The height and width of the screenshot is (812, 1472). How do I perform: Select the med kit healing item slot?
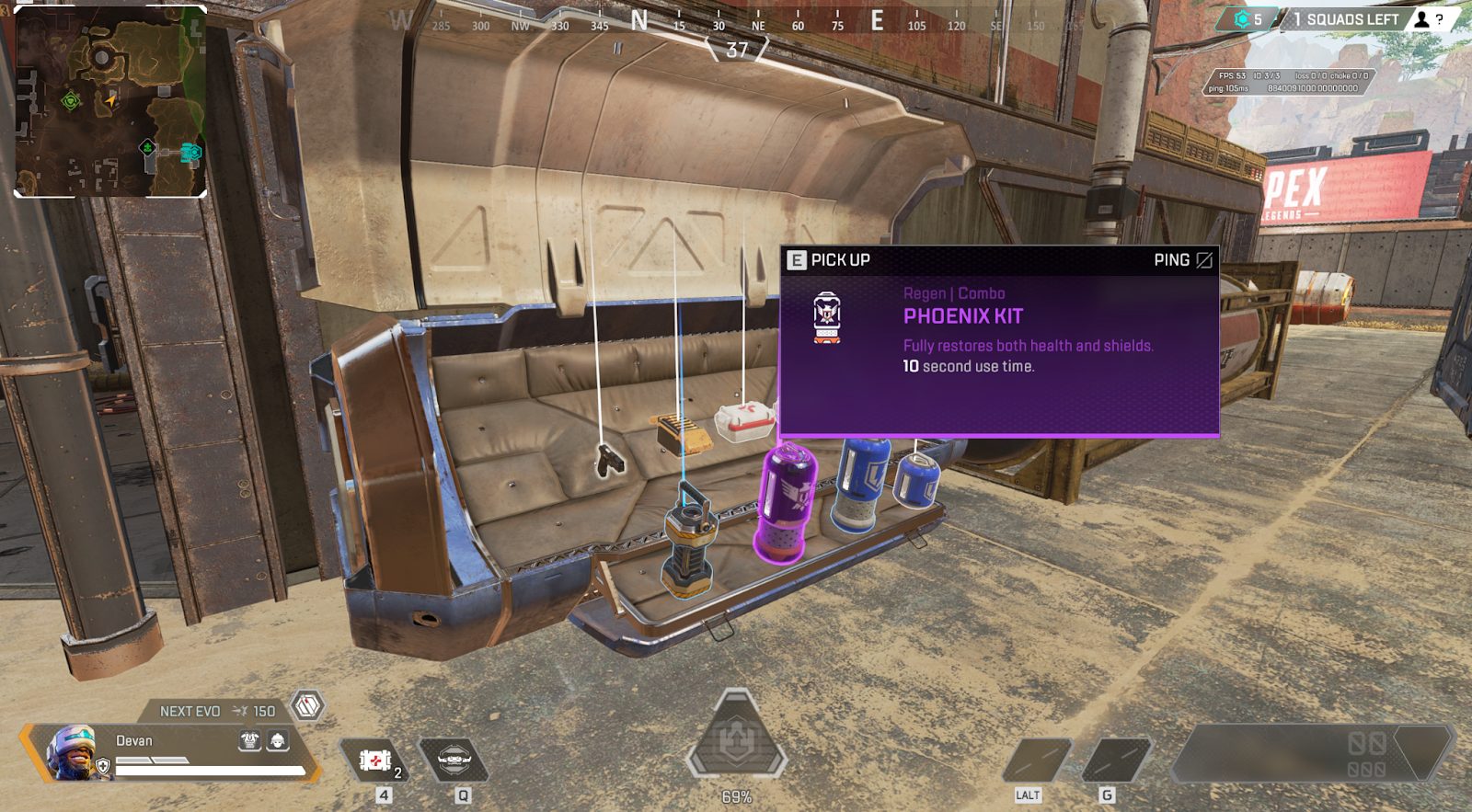tap(376, 761)
